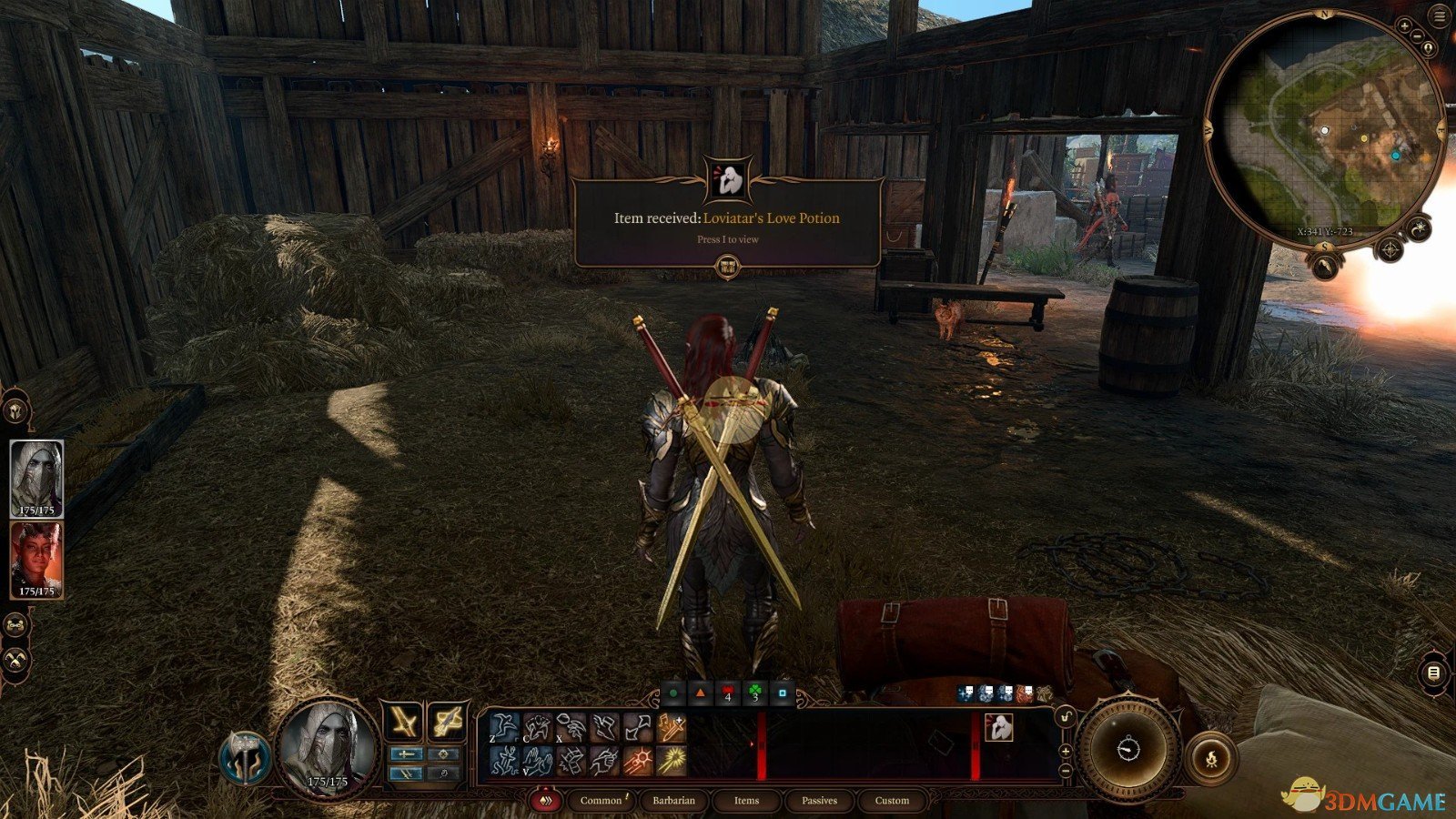Image resolution: width=1456 pixels, height=819 pixels.
Task: Toggle the hotbar lock button
Action: (x=1066, y=718)
